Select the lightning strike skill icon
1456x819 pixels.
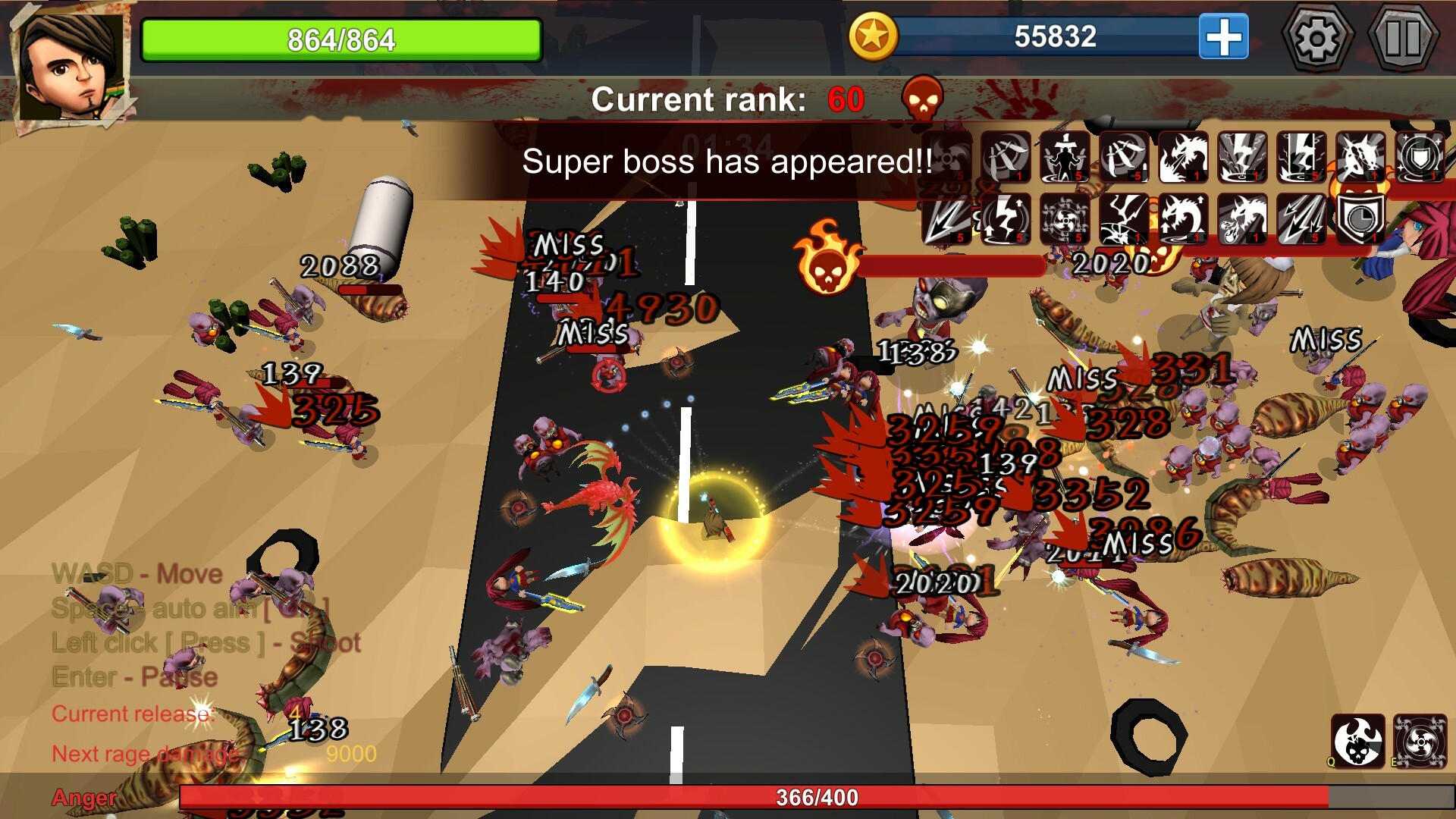[1241, 158]
